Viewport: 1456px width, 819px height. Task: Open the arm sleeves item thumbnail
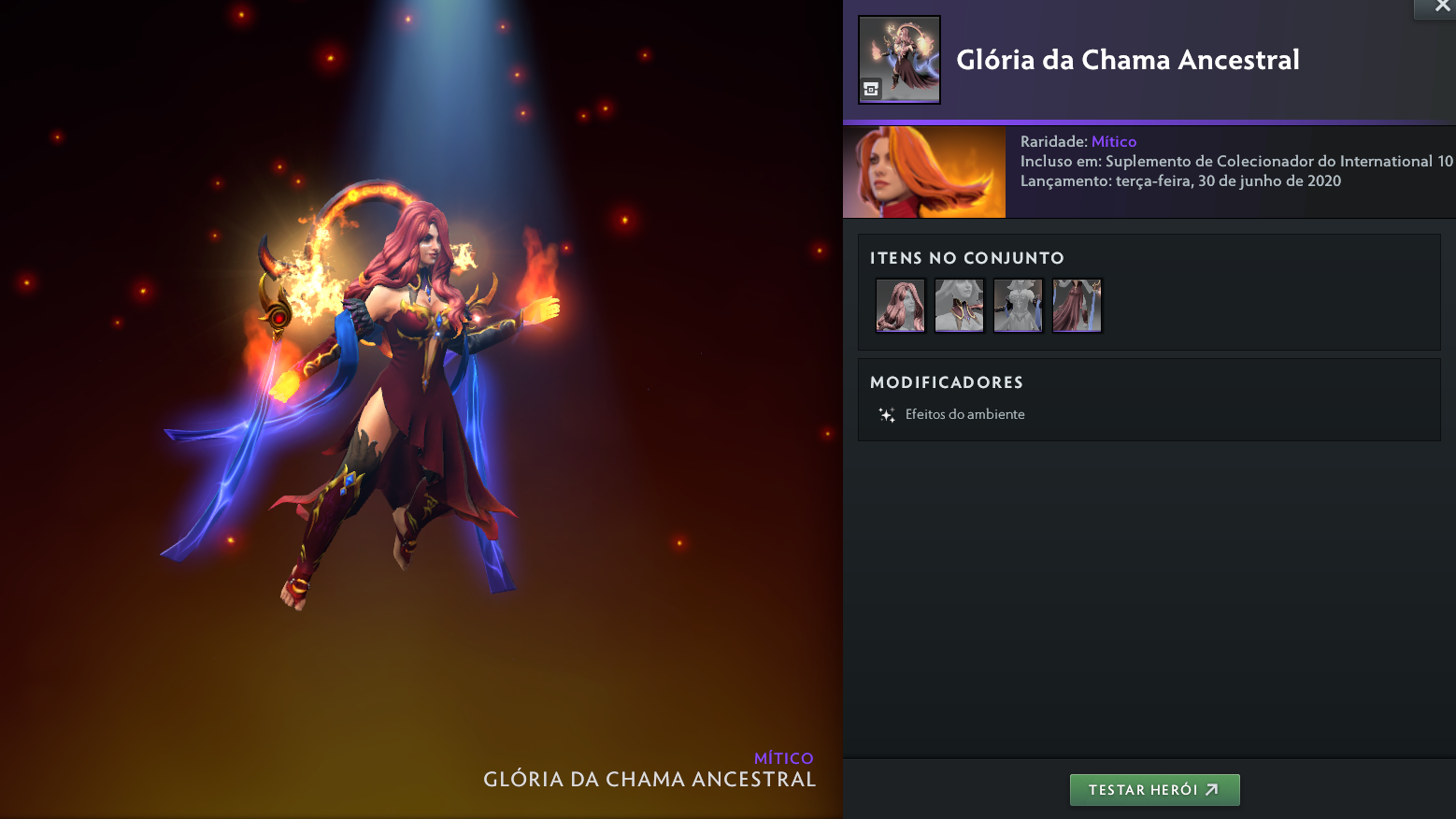point(1018,305)
